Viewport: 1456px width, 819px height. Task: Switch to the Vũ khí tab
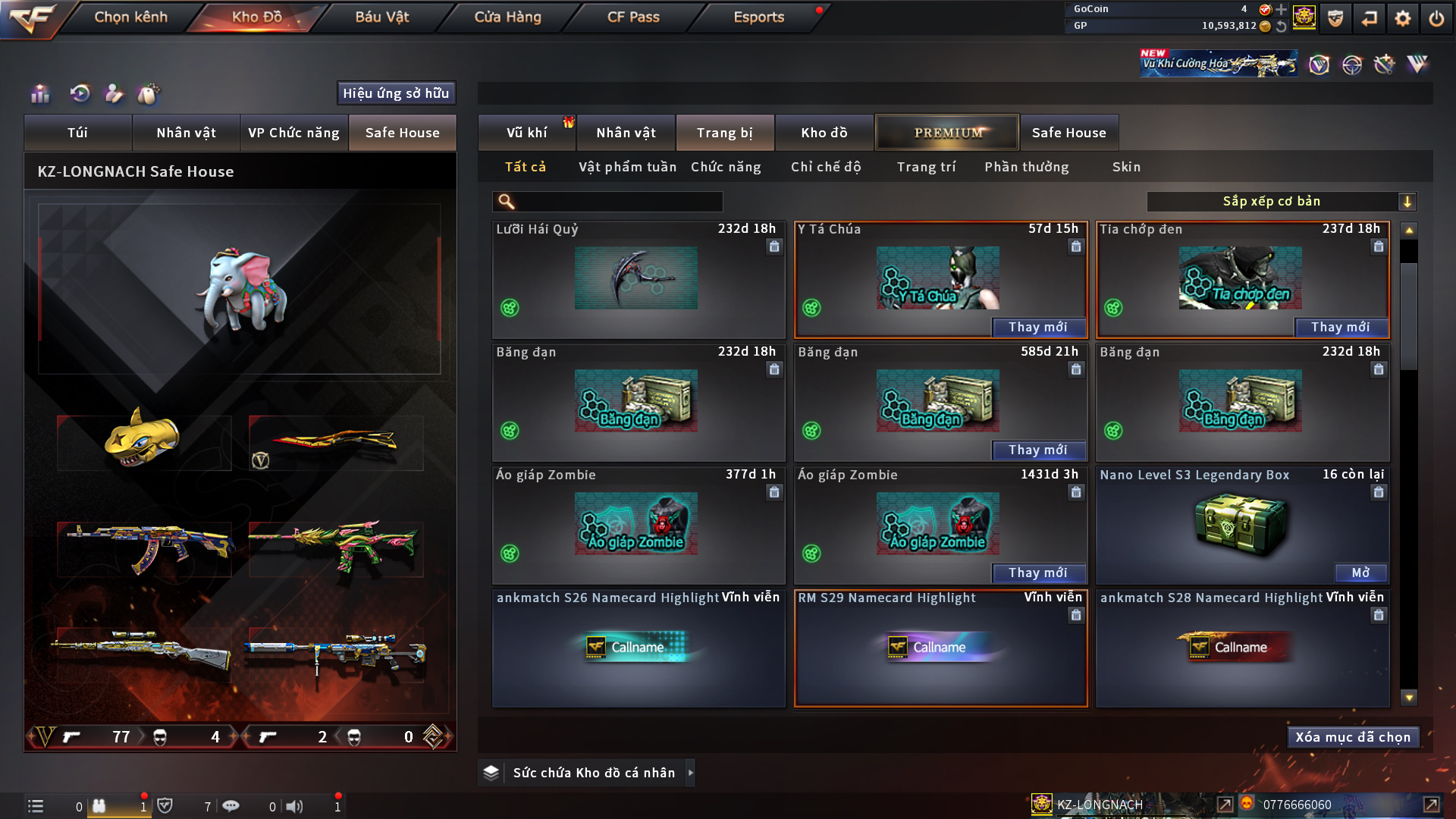tap(526, 133)
